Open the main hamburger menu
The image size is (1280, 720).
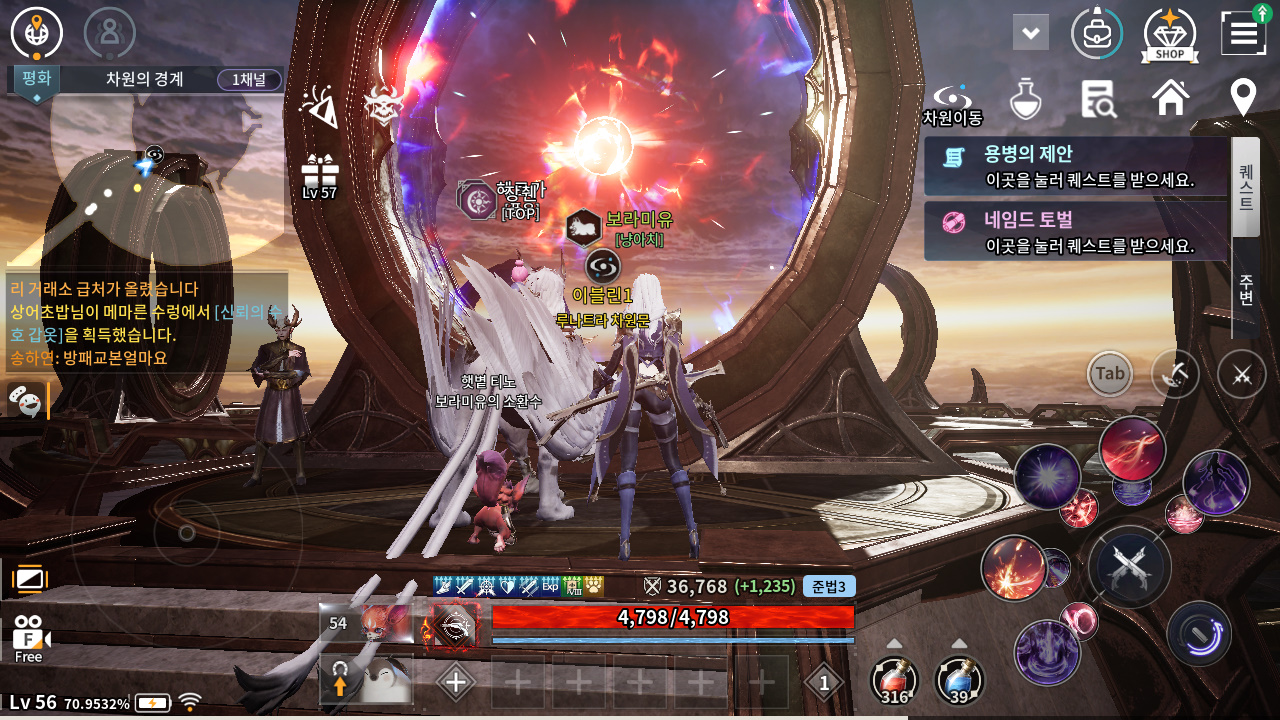(1243, 33)
